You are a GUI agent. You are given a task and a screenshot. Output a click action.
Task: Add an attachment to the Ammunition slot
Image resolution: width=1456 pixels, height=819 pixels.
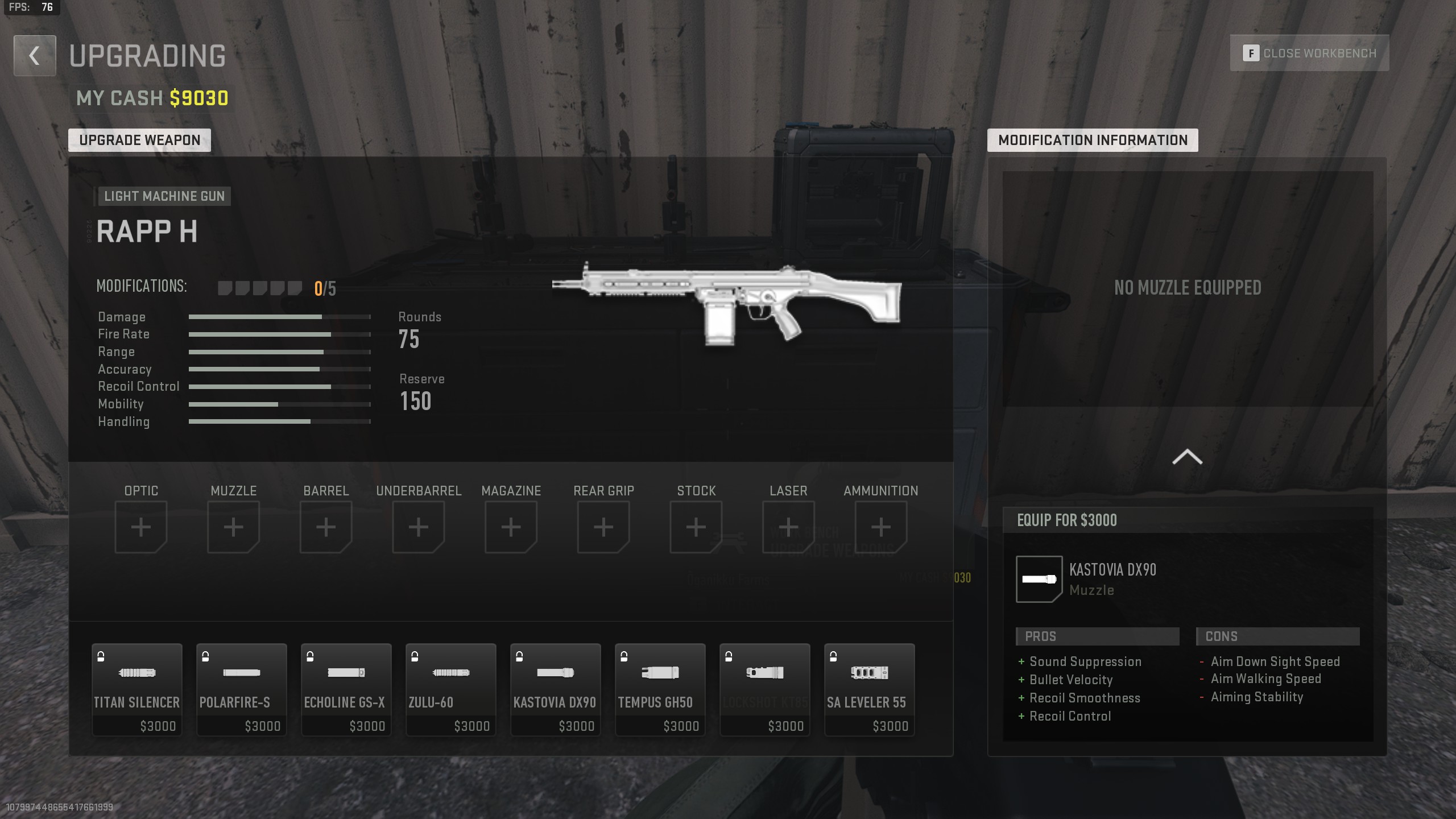880,526
